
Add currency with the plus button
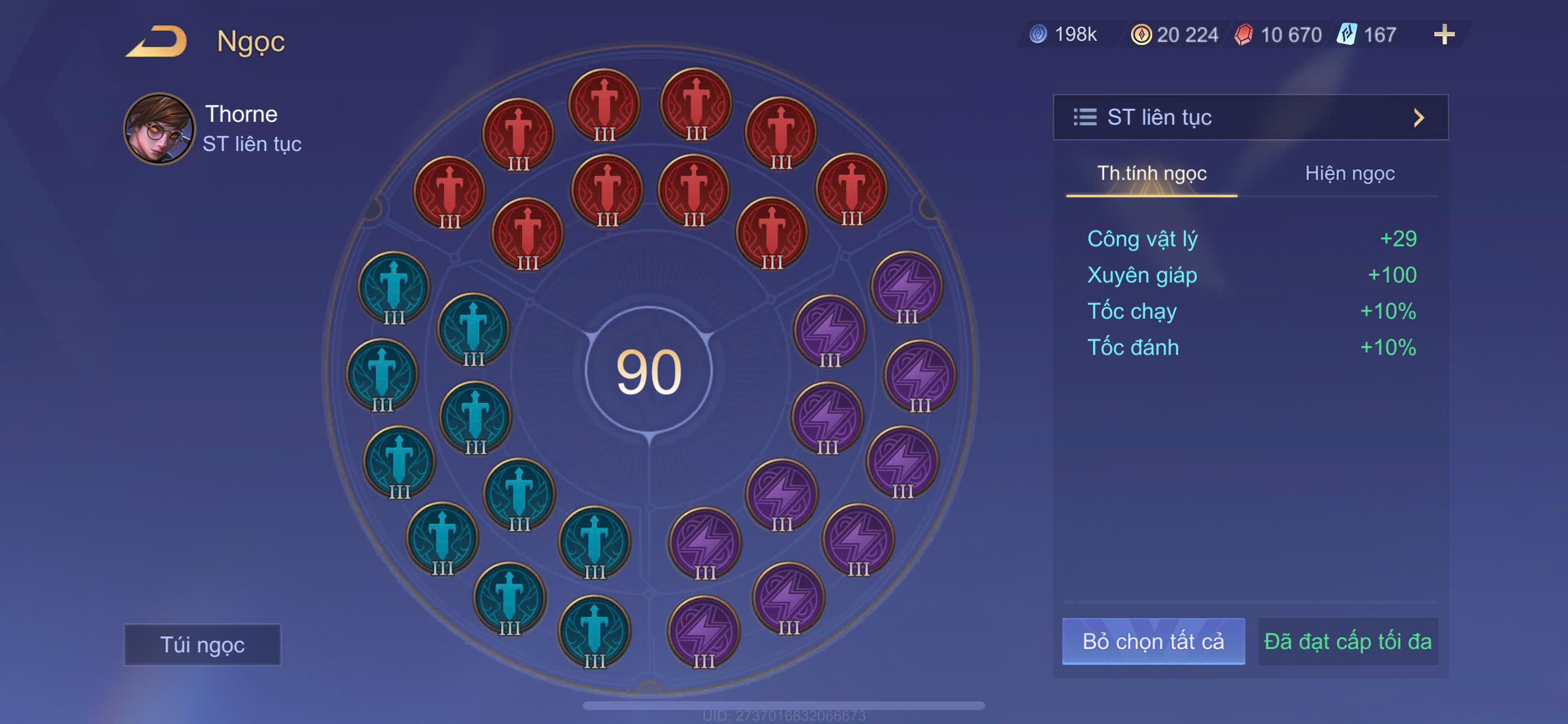click(x=1443, y=34)
